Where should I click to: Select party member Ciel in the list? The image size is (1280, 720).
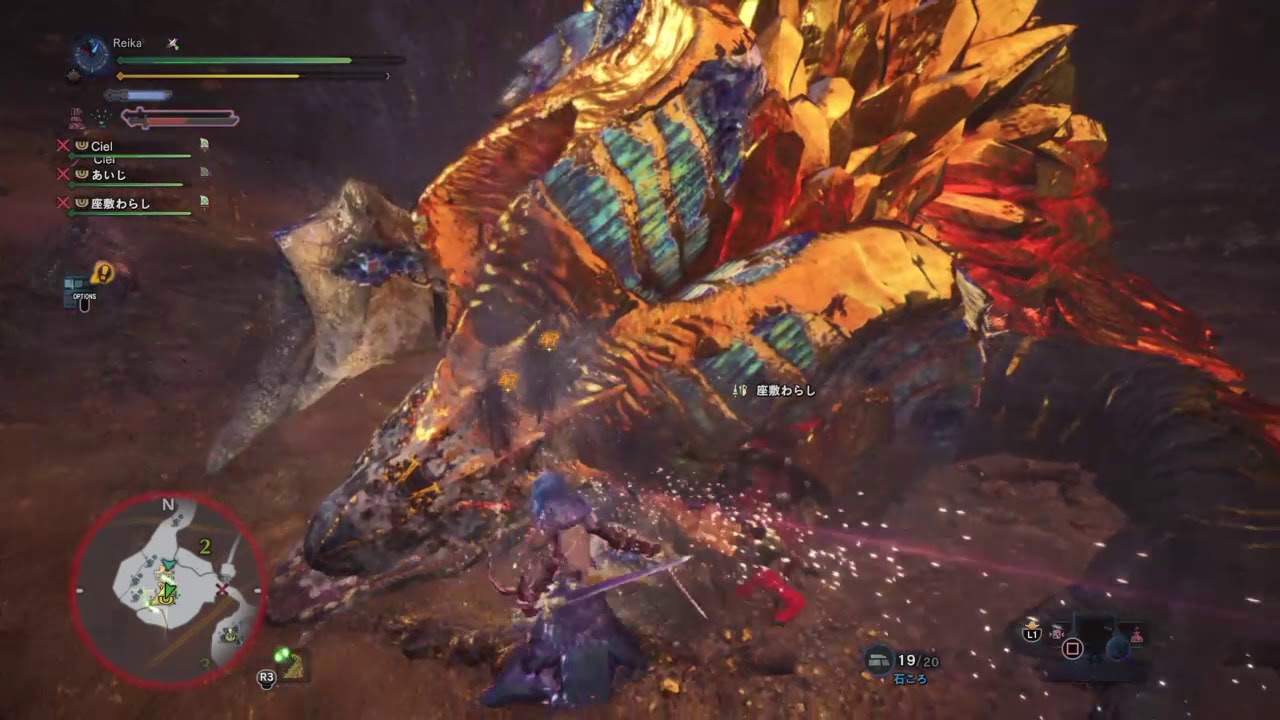click(101, 146)
